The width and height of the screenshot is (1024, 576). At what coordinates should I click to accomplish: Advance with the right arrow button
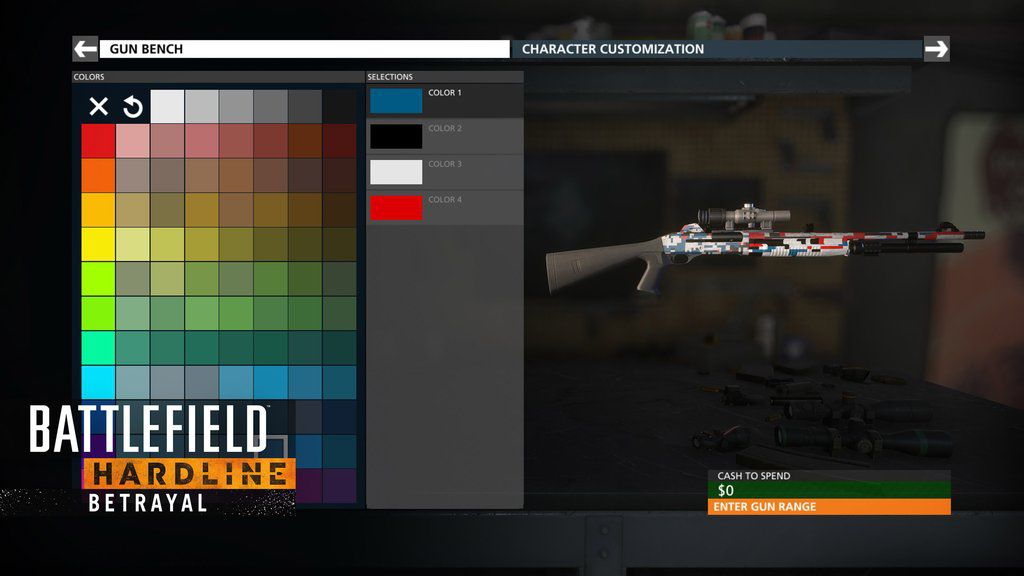click(x=936, y=49)
